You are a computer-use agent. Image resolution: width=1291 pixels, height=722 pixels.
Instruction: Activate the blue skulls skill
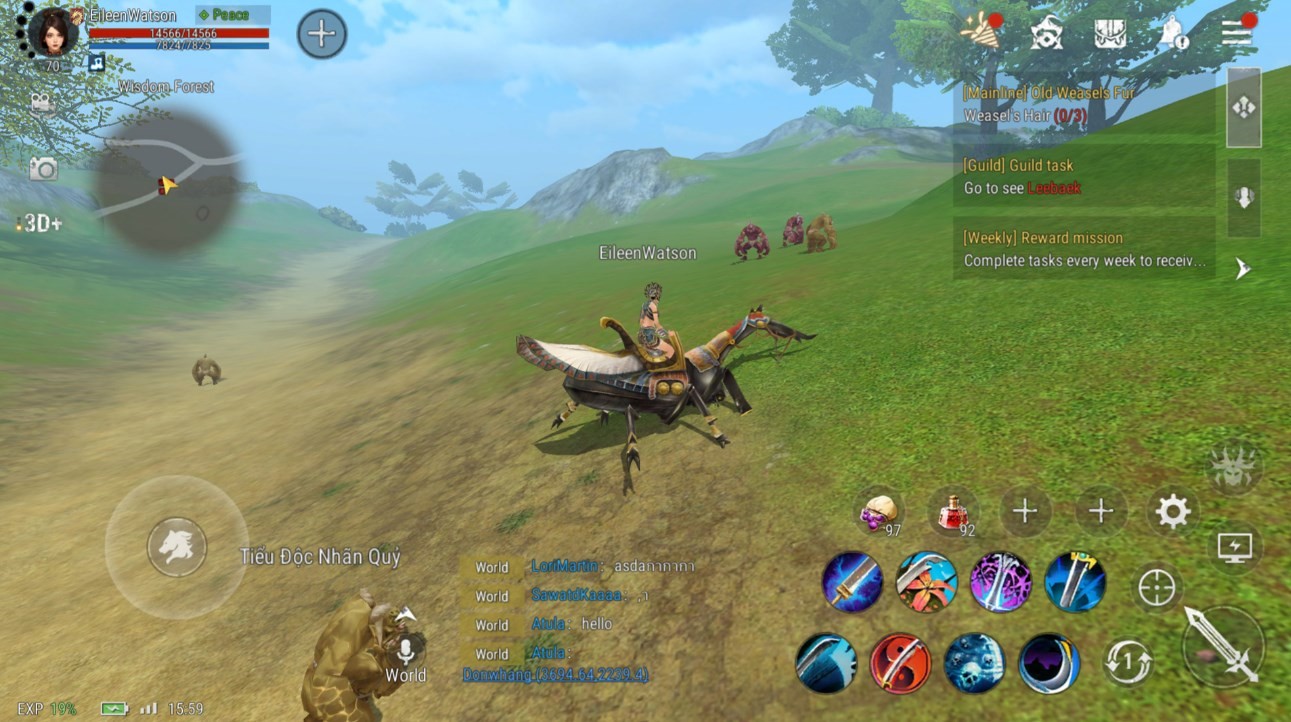975,663
